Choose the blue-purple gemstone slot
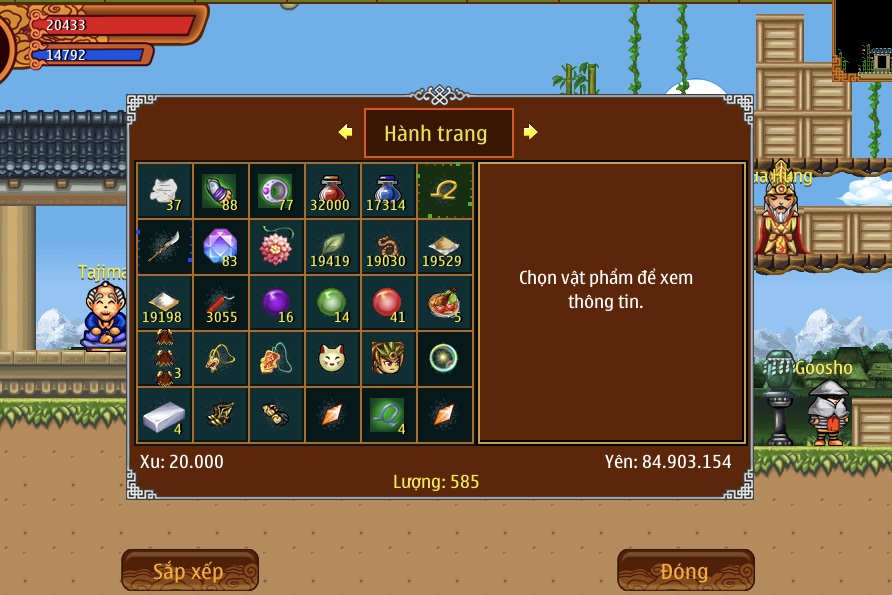The image size is (892, 595). pos(220,247)
